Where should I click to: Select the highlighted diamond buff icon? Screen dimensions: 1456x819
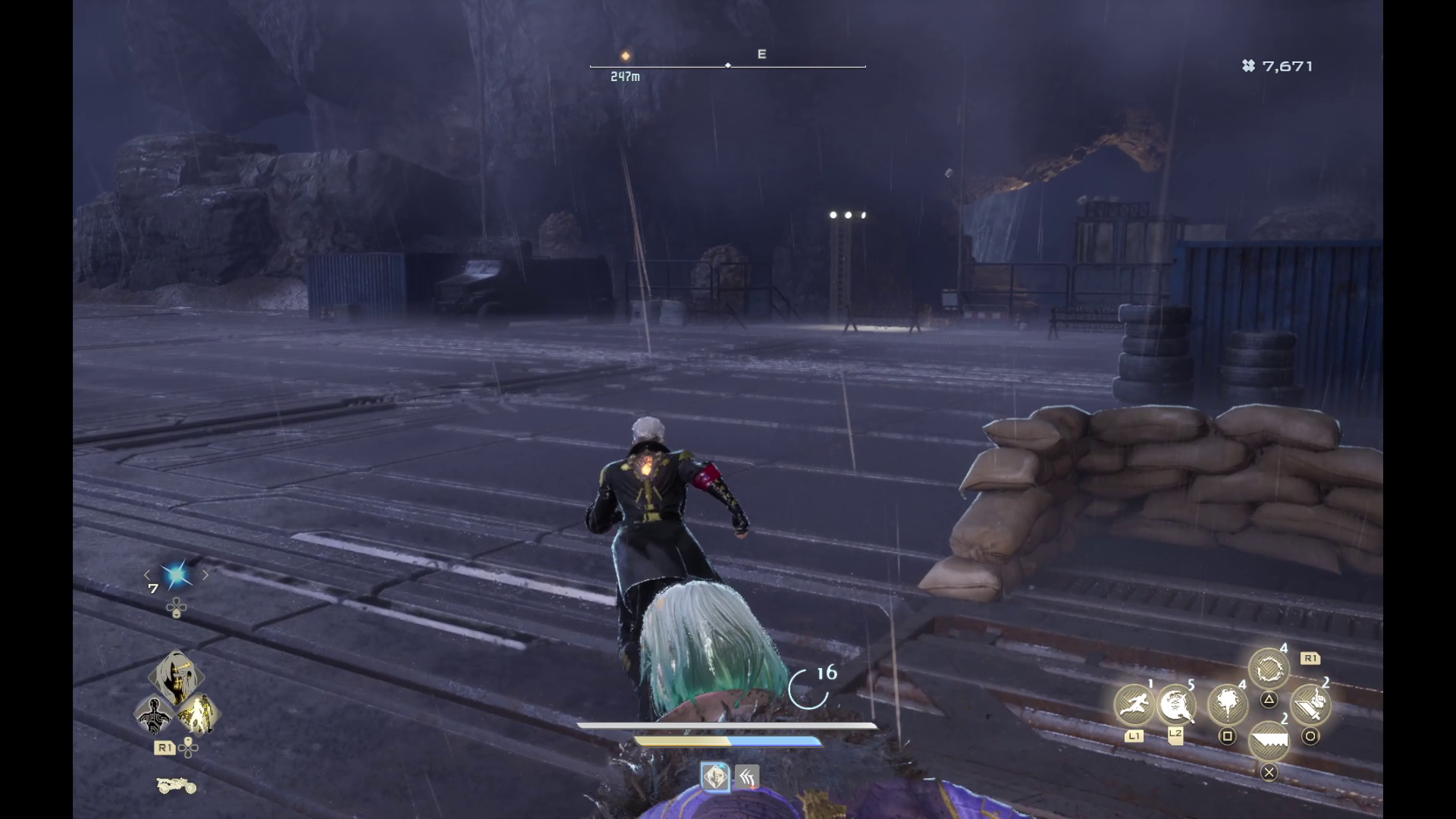click(715, 777)
